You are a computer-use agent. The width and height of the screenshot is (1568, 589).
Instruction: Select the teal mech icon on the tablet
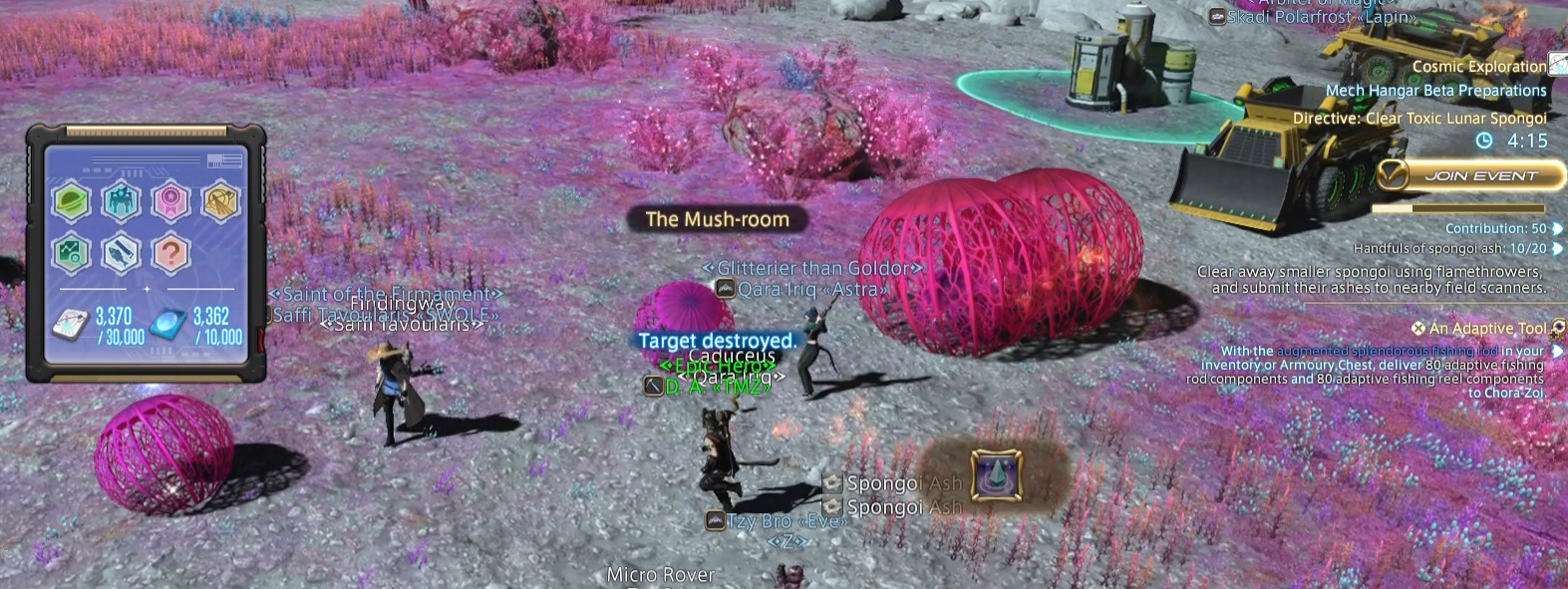[x=121, y=201]
